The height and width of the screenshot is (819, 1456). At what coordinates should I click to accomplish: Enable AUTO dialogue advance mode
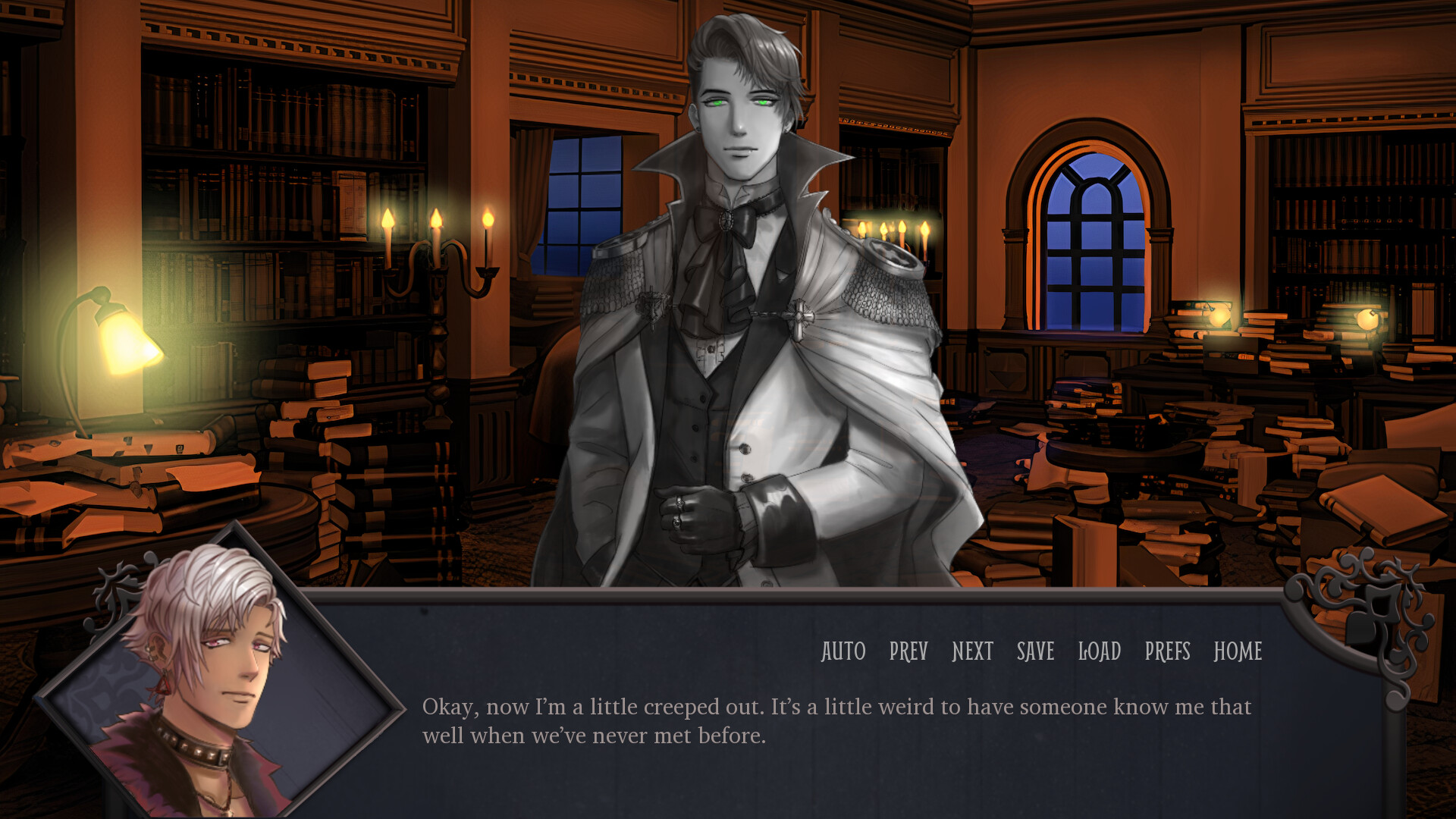click(x=843, y=652)
